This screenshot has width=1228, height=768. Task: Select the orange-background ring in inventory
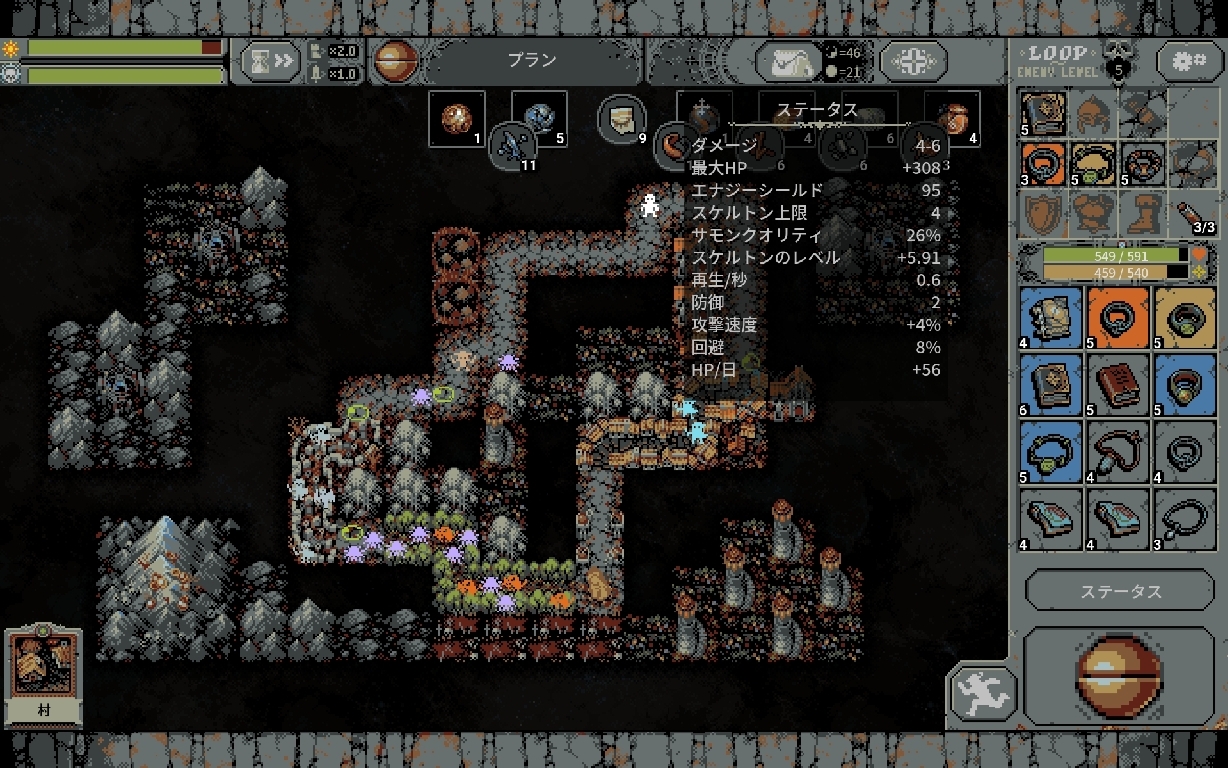[1118, 317]
